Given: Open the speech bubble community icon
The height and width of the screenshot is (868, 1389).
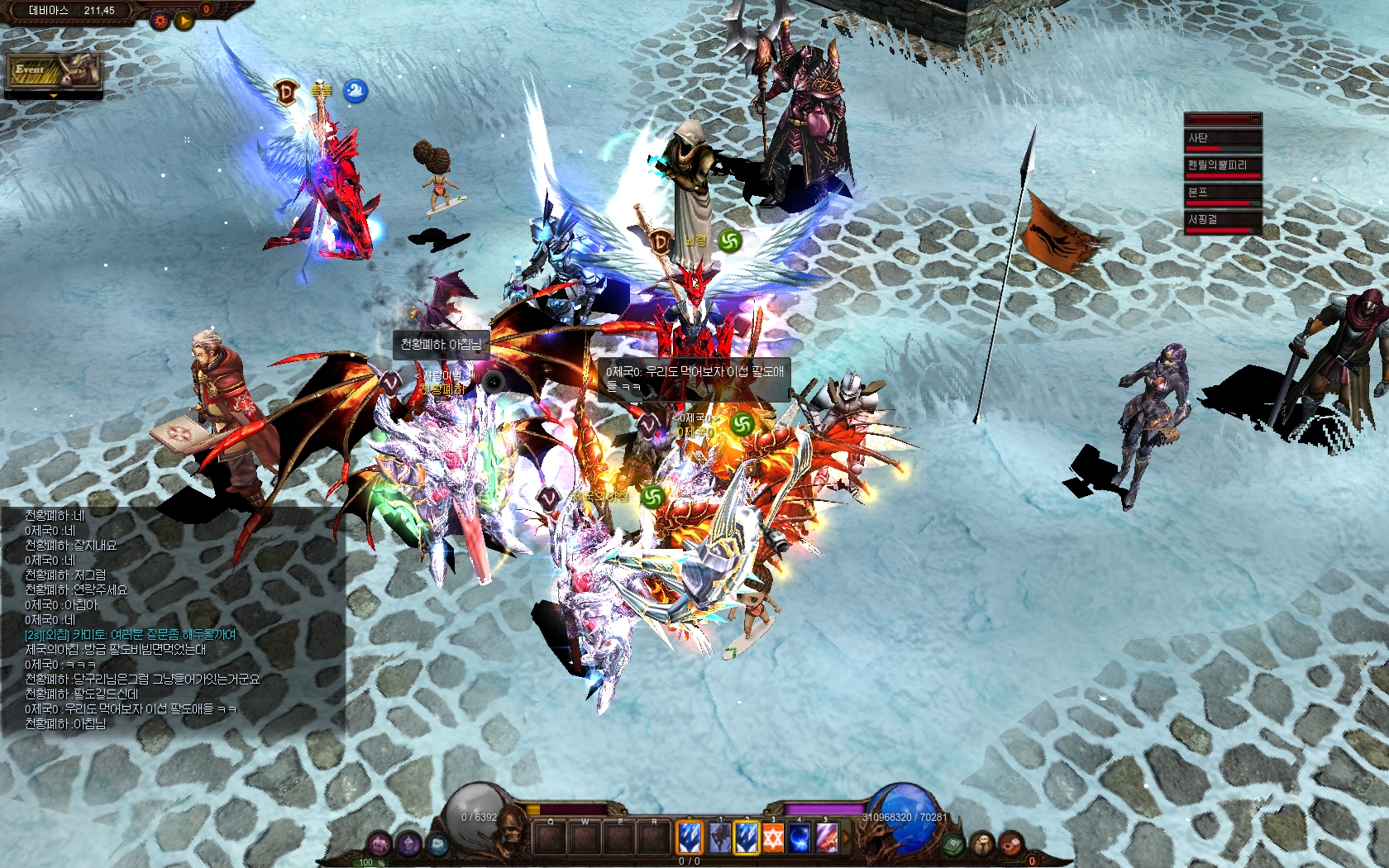Looking at the screenshot, I should (982, 844).
